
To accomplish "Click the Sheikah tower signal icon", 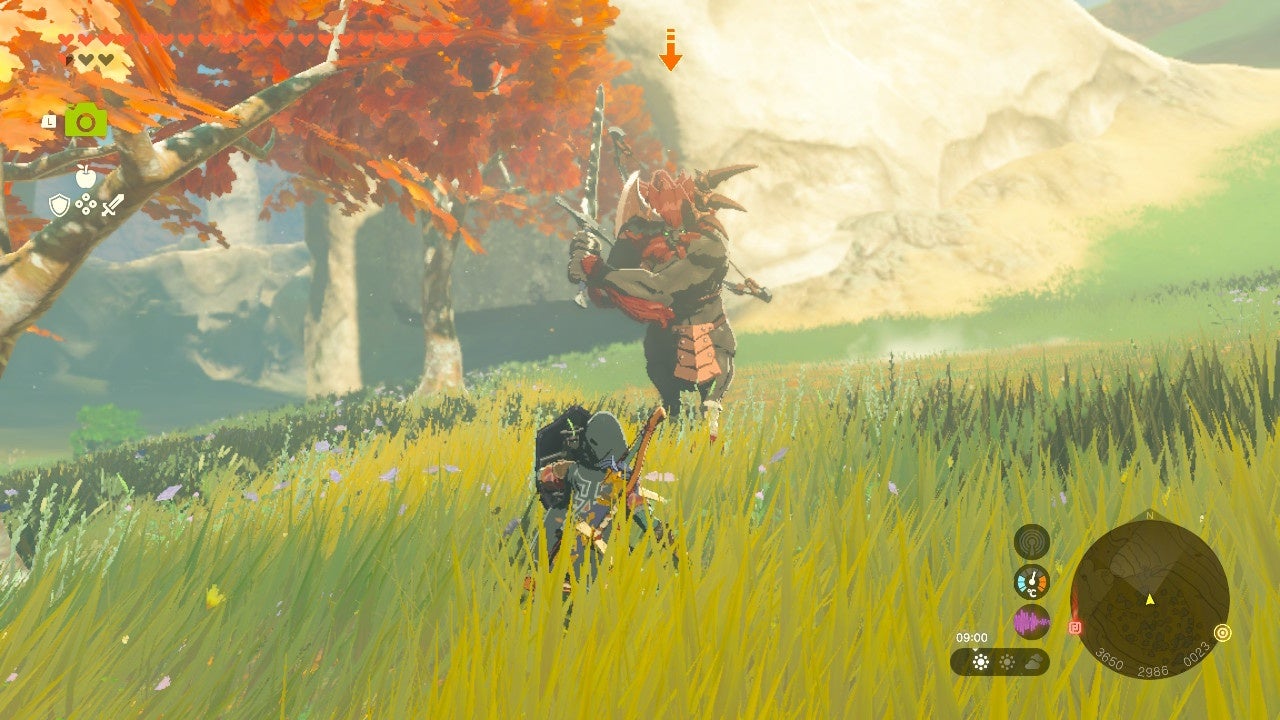I will (1032, 540).
